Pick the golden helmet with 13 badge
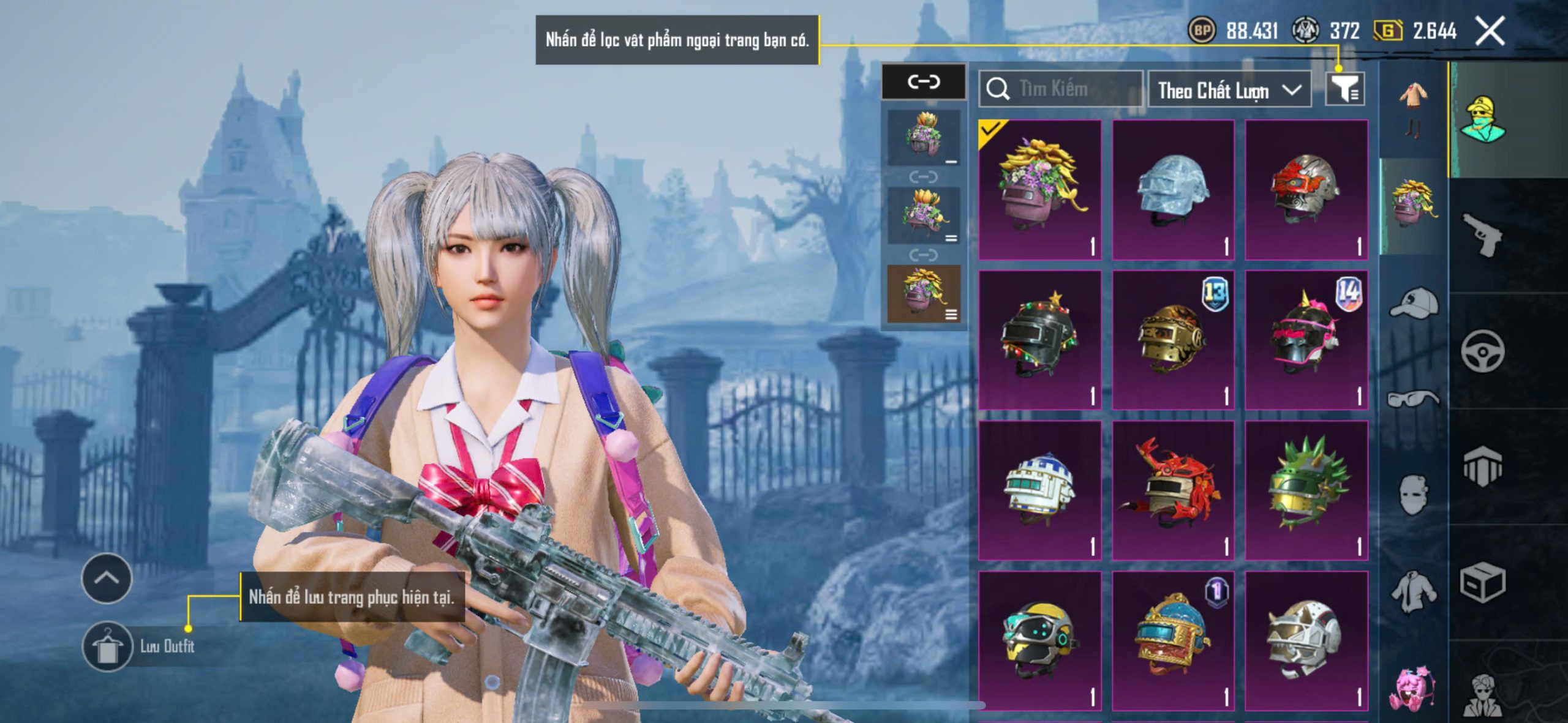This screenshot has height=723, width=1568. 1173,340
